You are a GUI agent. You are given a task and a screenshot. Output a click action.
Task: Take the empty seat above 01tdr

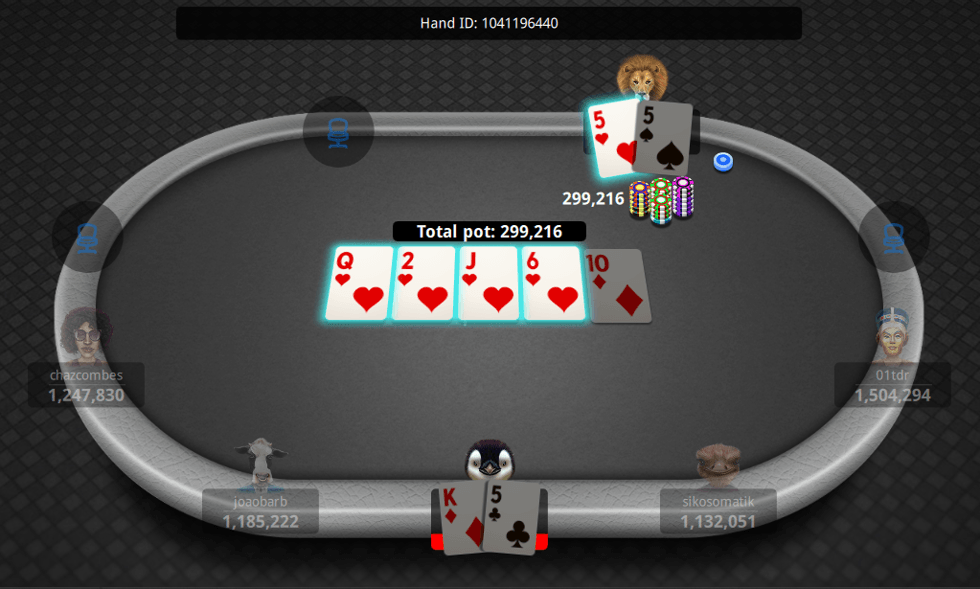pyautogui.click(x=893, y=237)
